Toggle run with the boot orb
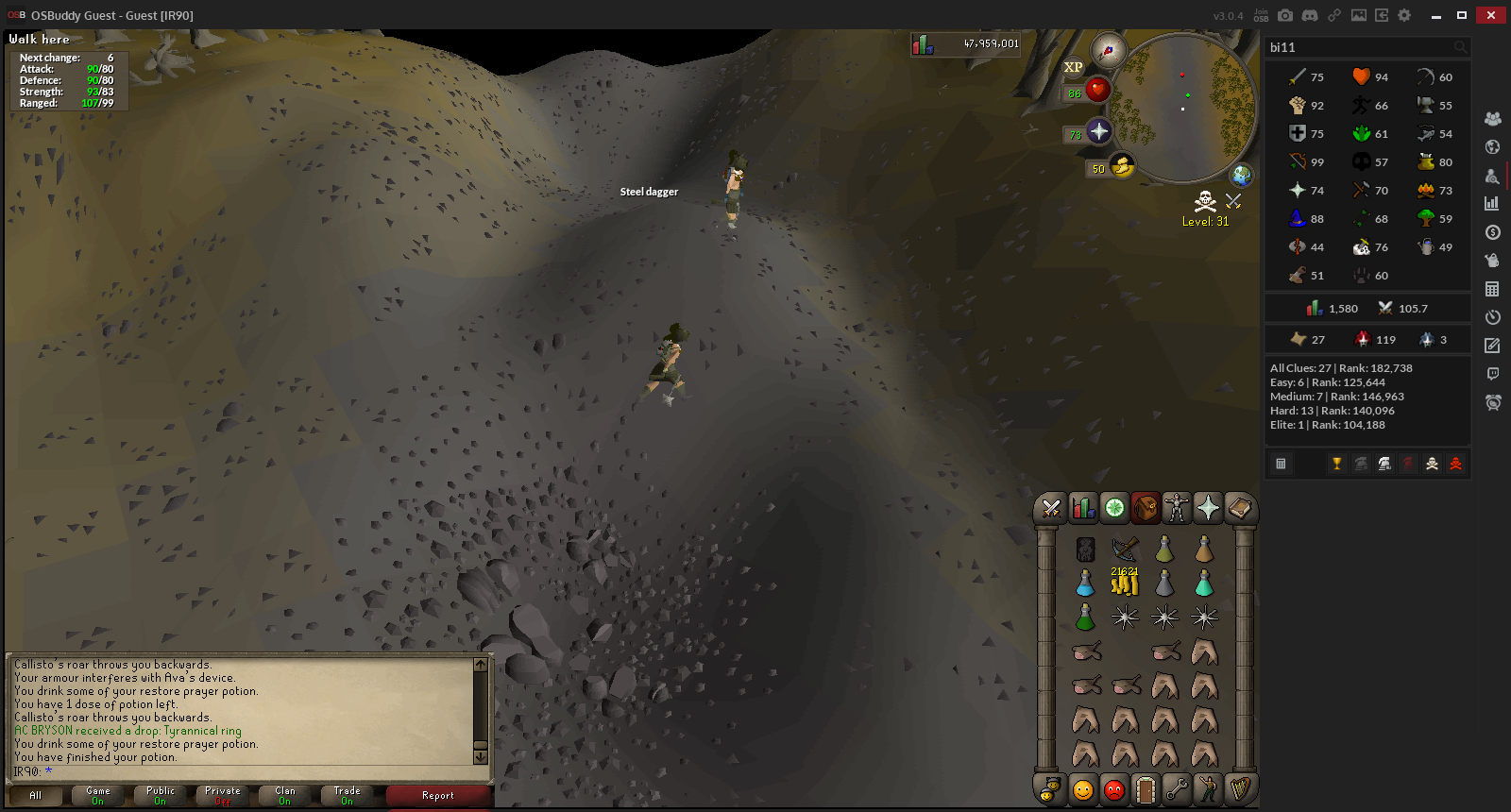Image resolution: width=1511 pixels, height=812 pixels. point(1122,167)
